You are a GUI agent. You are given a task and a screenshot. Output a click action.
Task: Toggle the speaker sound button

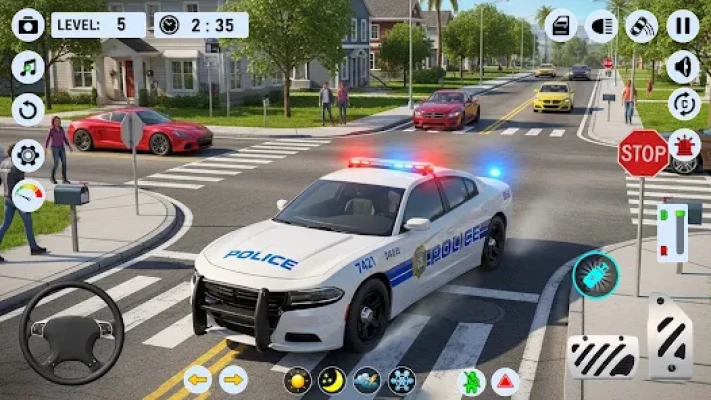pyautogui.click(x=684, y=66)
